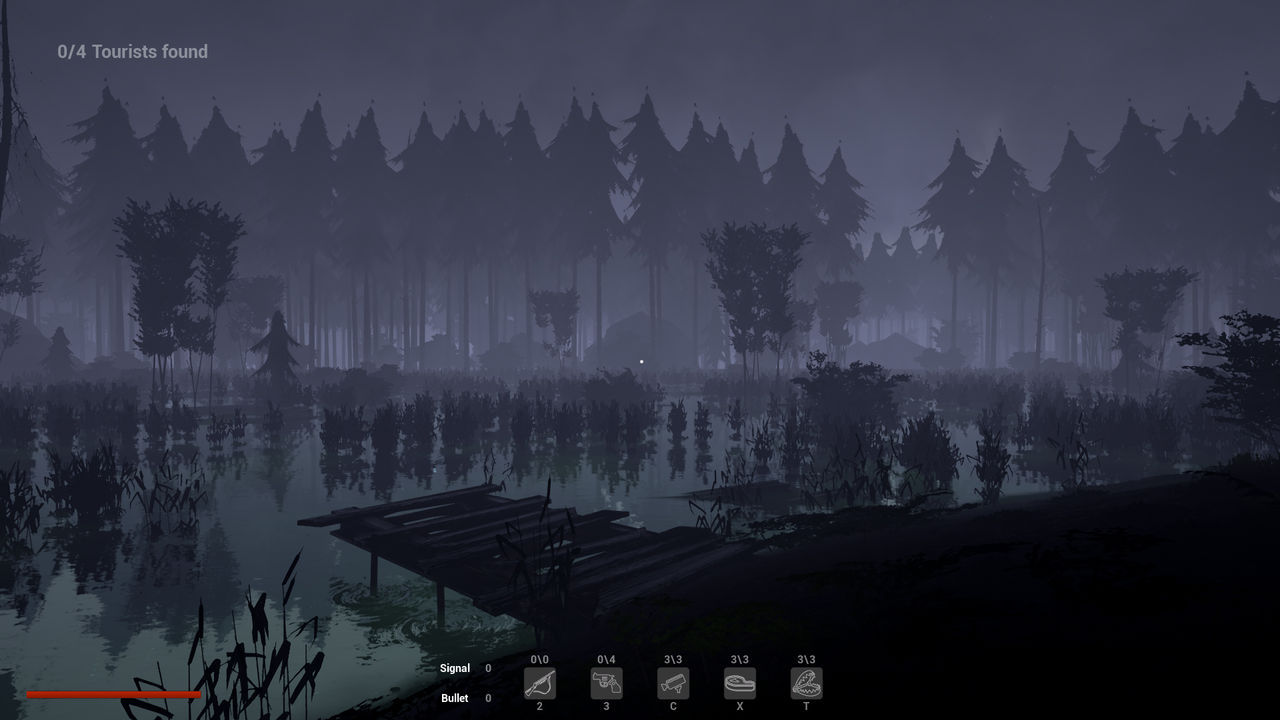The image size is (1280, 720).
Task: Click the 'T' keybind label under the trap
Action: 806,706
